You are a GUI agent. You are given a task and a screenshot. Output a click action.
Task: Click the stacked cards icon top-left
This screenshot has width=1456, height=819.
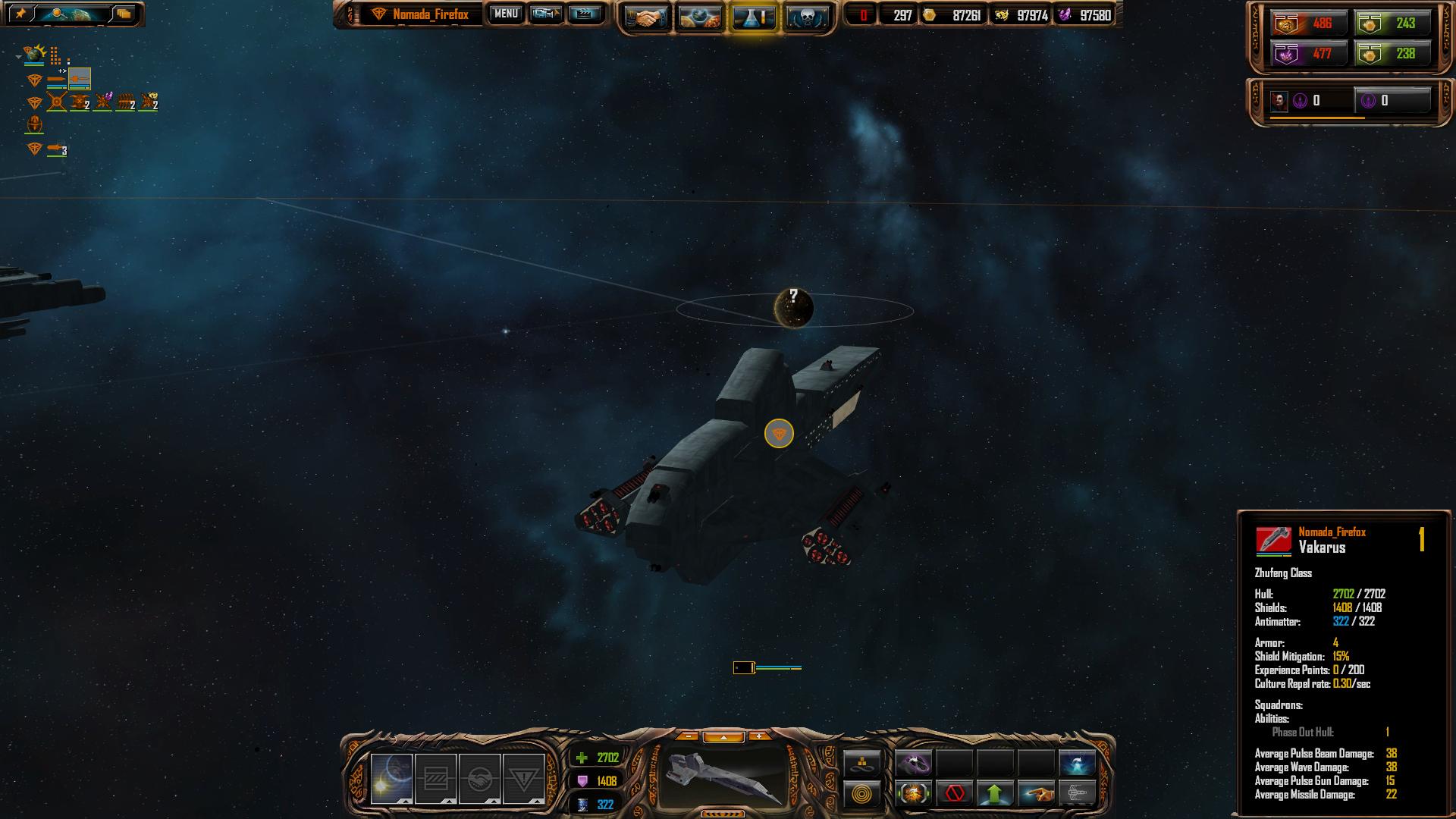(x=124, y=14)
